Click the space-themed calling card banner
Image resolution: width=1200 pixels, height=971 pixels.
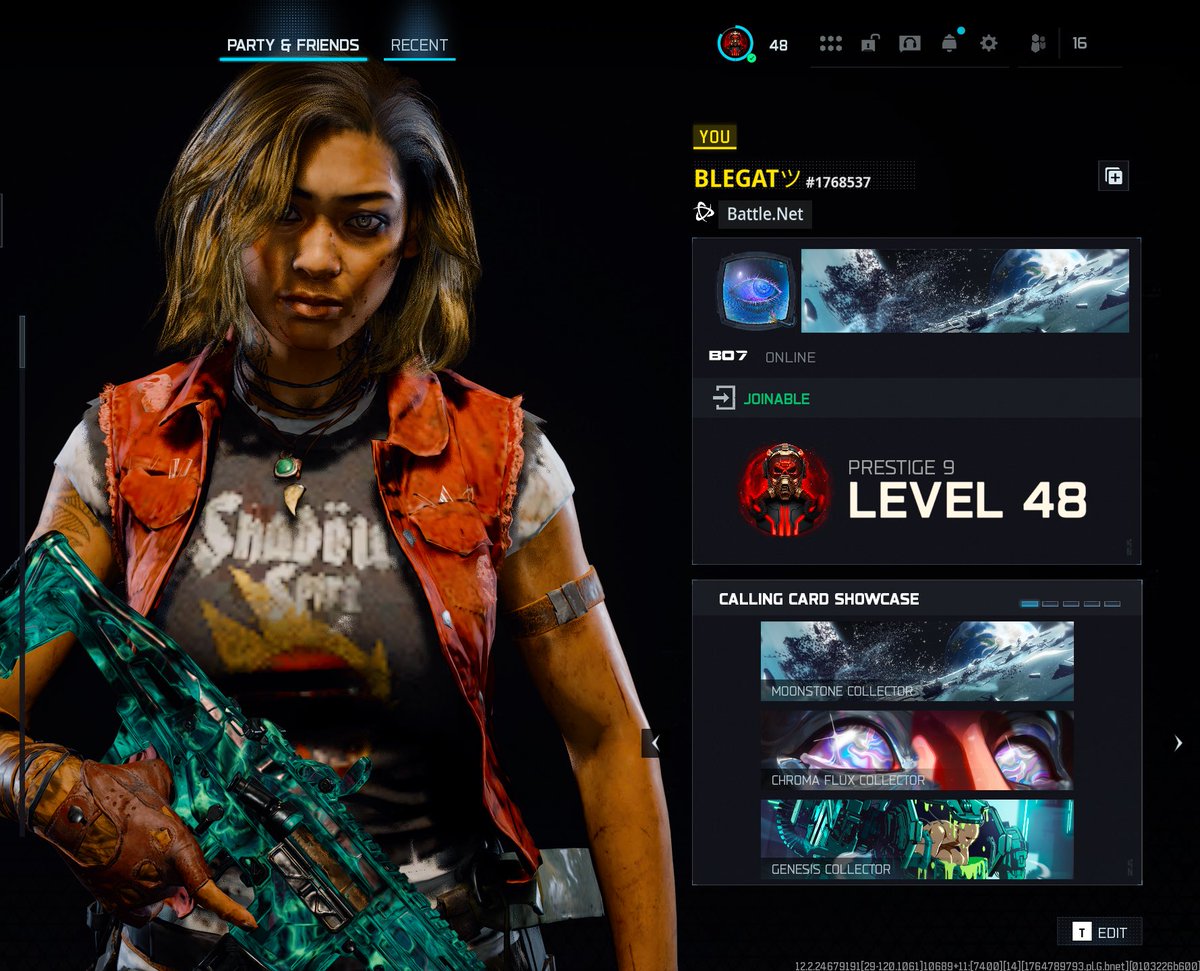click(965, 291)
